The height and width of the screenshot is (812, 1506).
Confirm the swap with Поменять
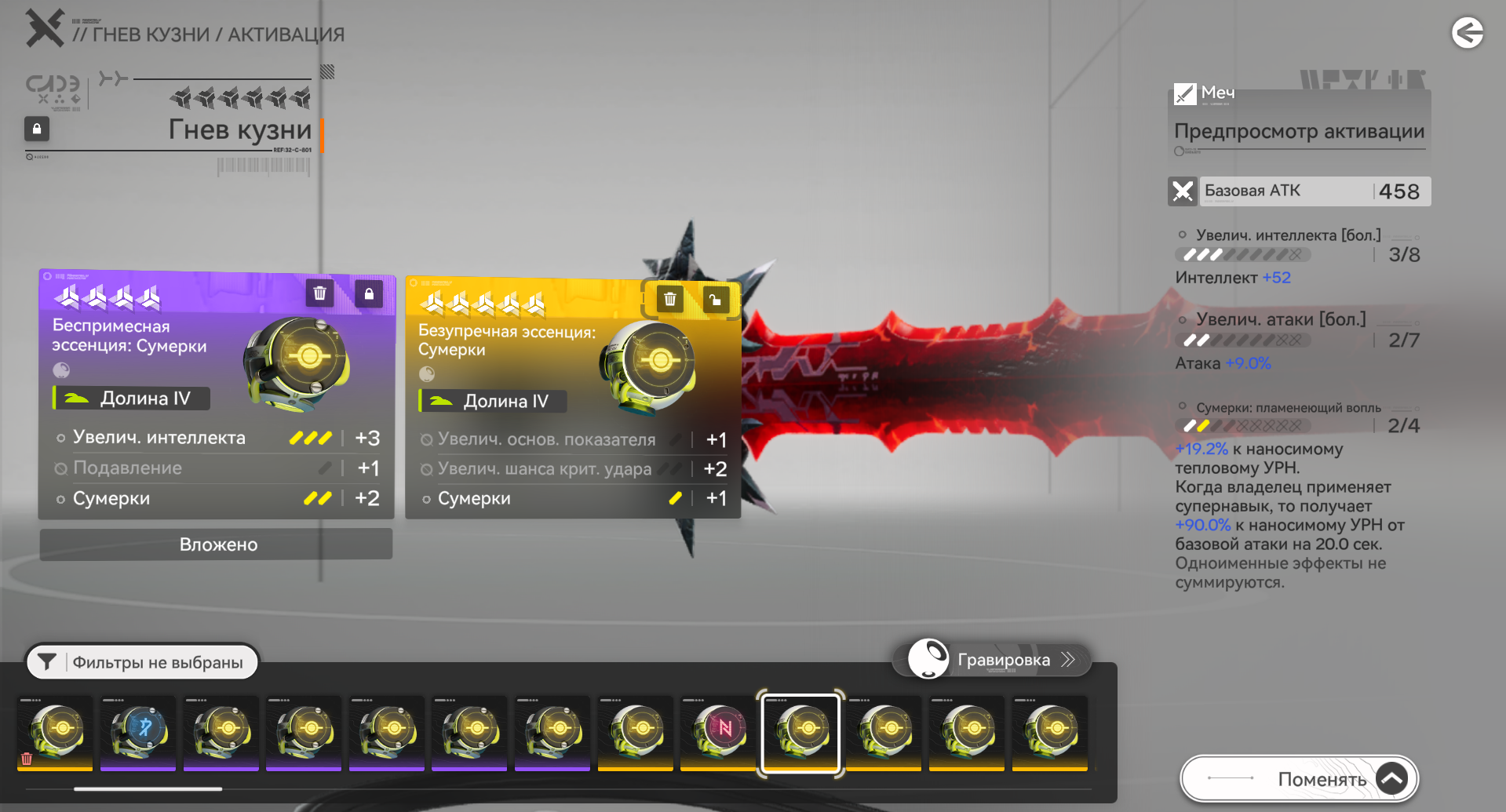click(1299, 779)
